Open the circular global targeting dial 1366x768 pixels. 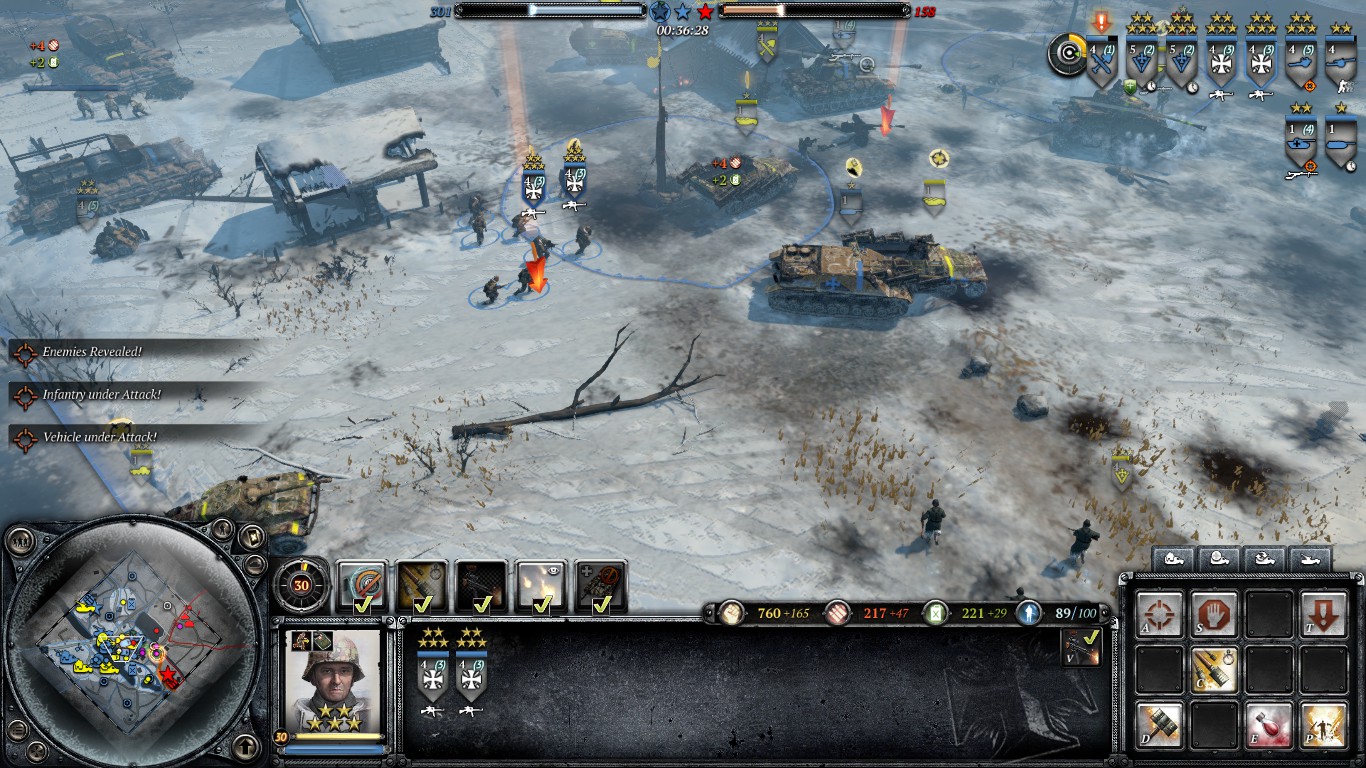pos(1066,55)
